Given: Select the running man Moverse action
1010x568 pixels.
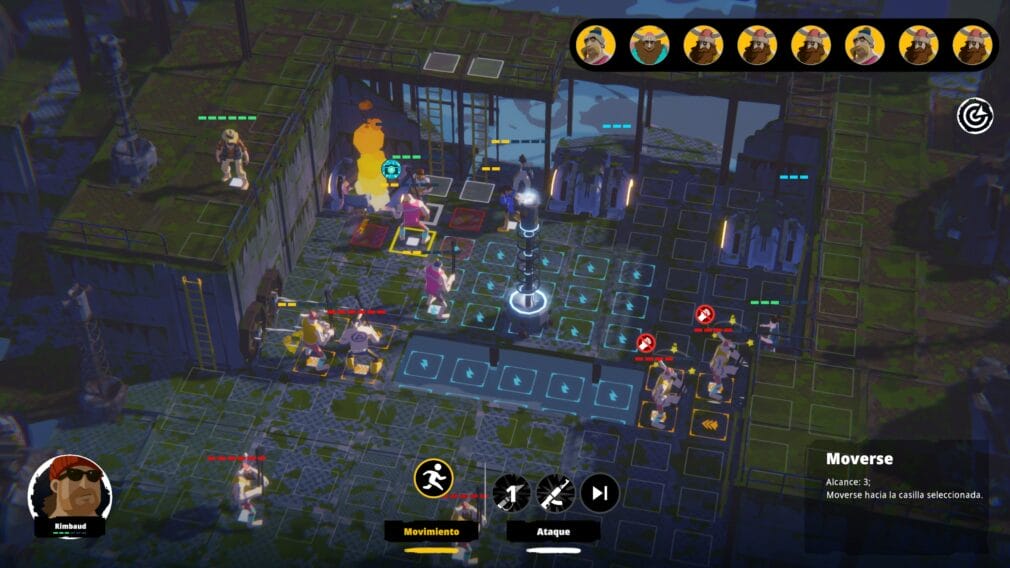Looking at the screenshot, I should pos(434,478).
